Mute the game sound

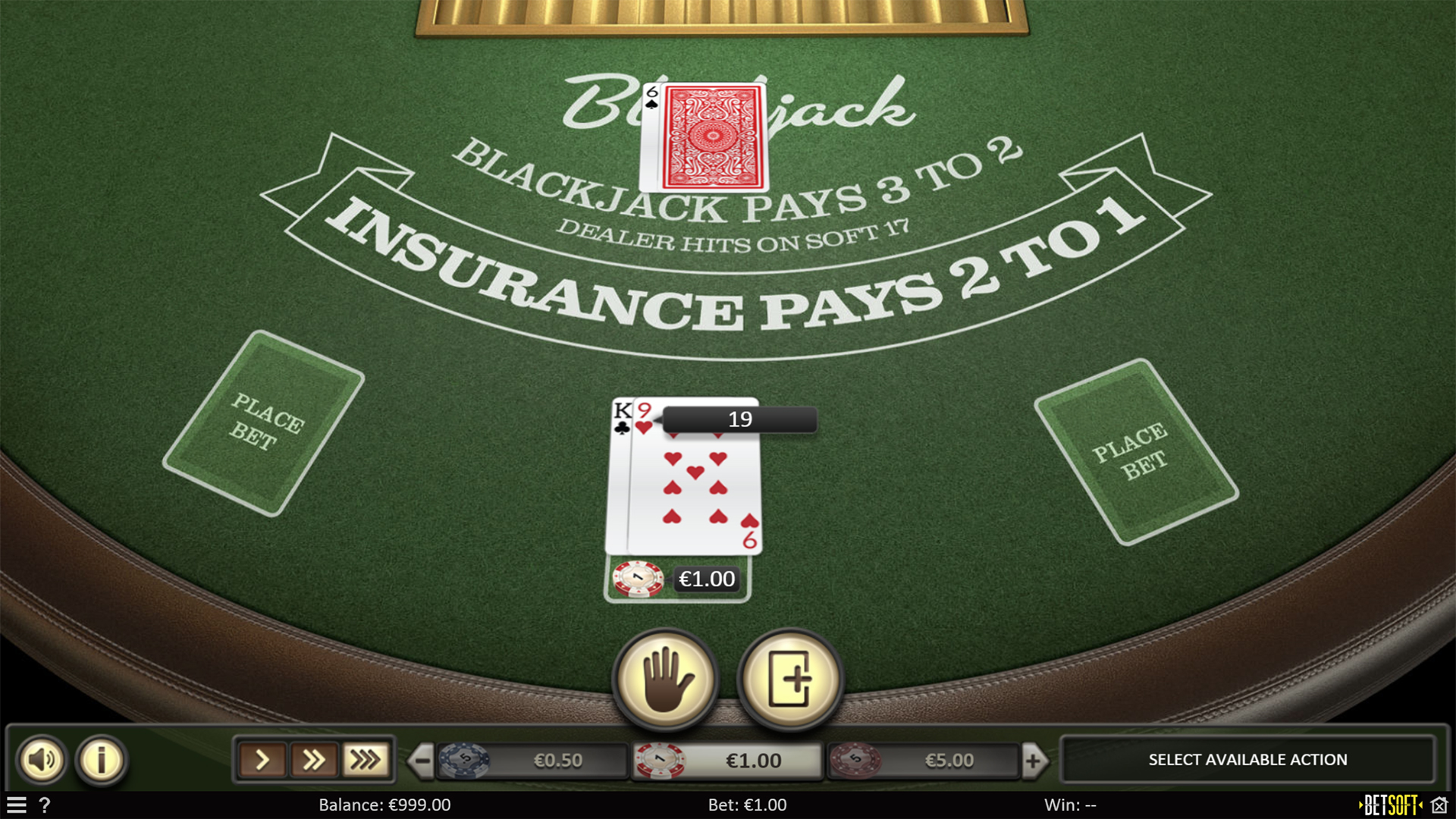click(x=42, y=760)
